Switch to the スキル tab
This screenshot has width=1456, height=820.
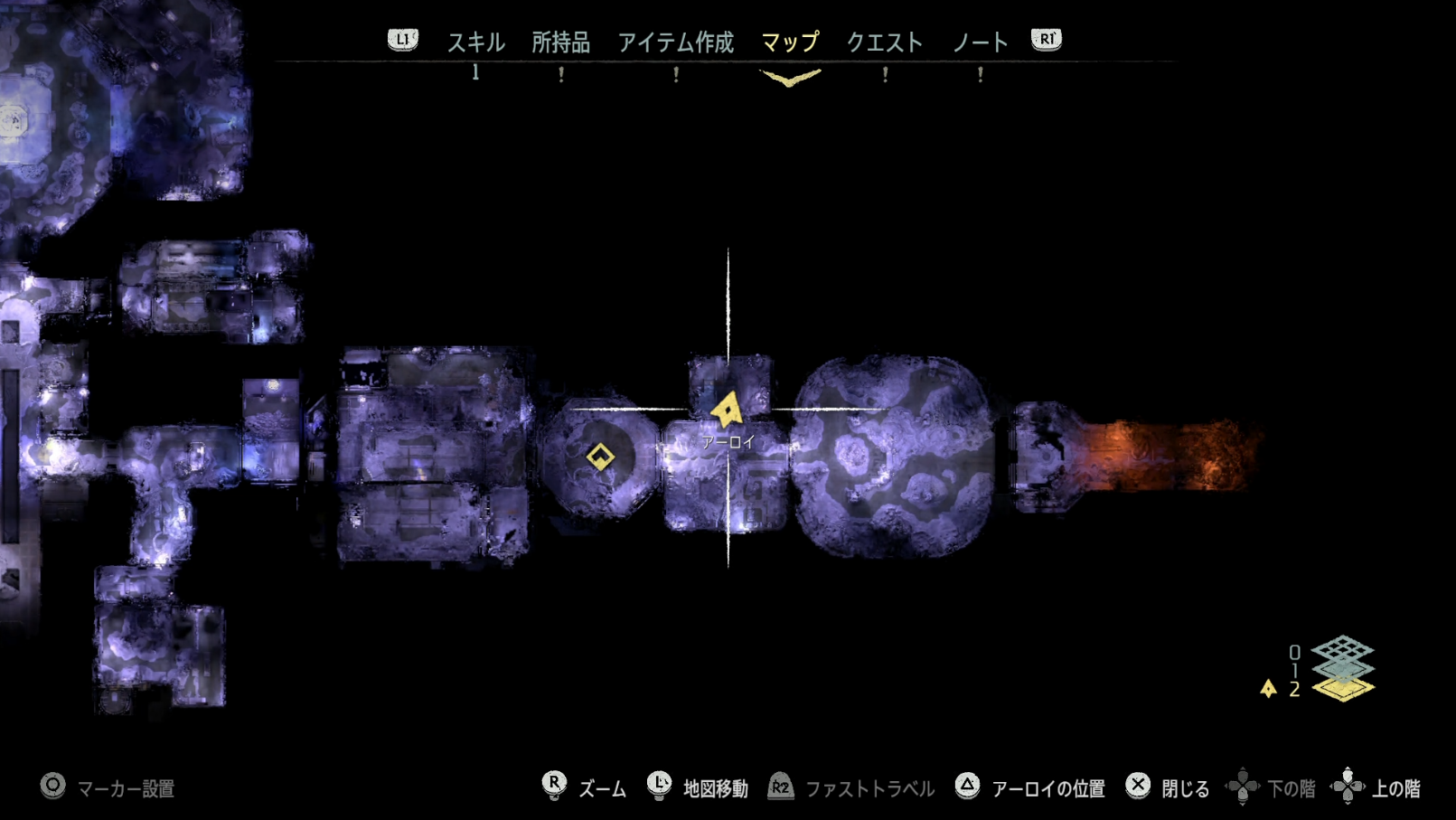[475, 41]
